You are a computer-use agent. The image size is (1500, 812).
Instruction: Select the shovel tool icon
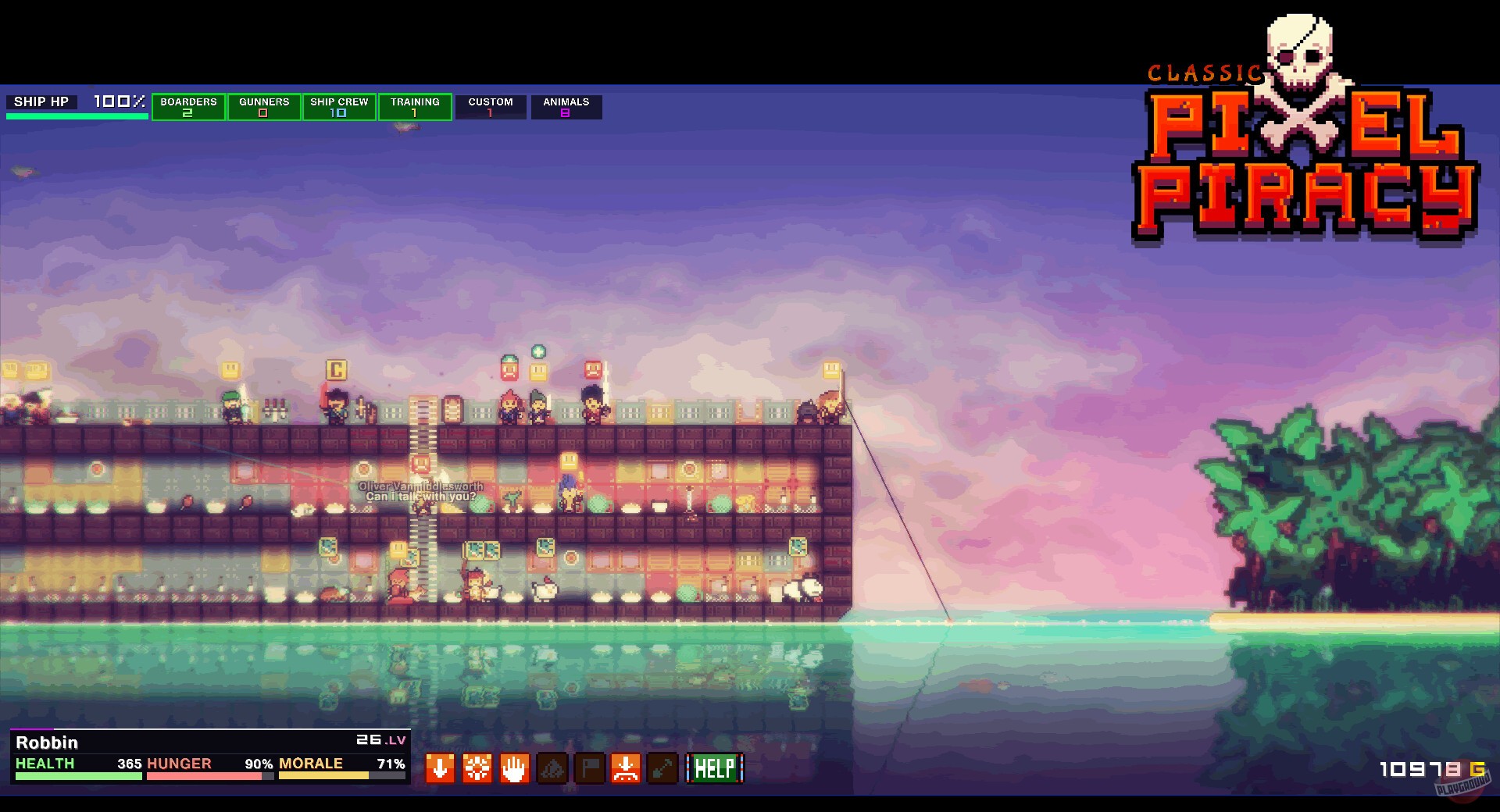665,769
